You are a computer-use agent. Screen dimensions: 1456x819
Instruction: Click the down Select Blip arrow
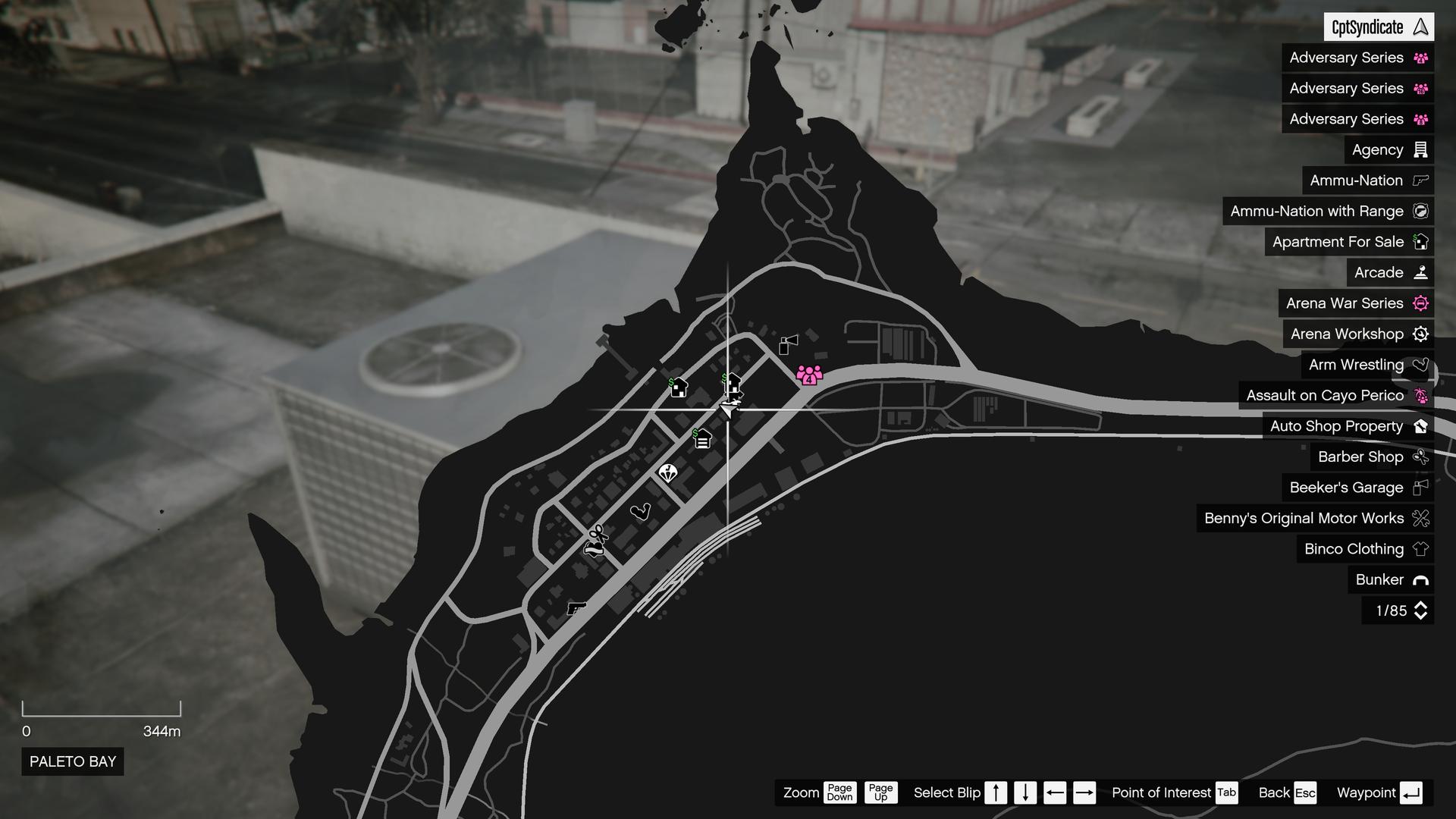click(x=1025, y=792)
